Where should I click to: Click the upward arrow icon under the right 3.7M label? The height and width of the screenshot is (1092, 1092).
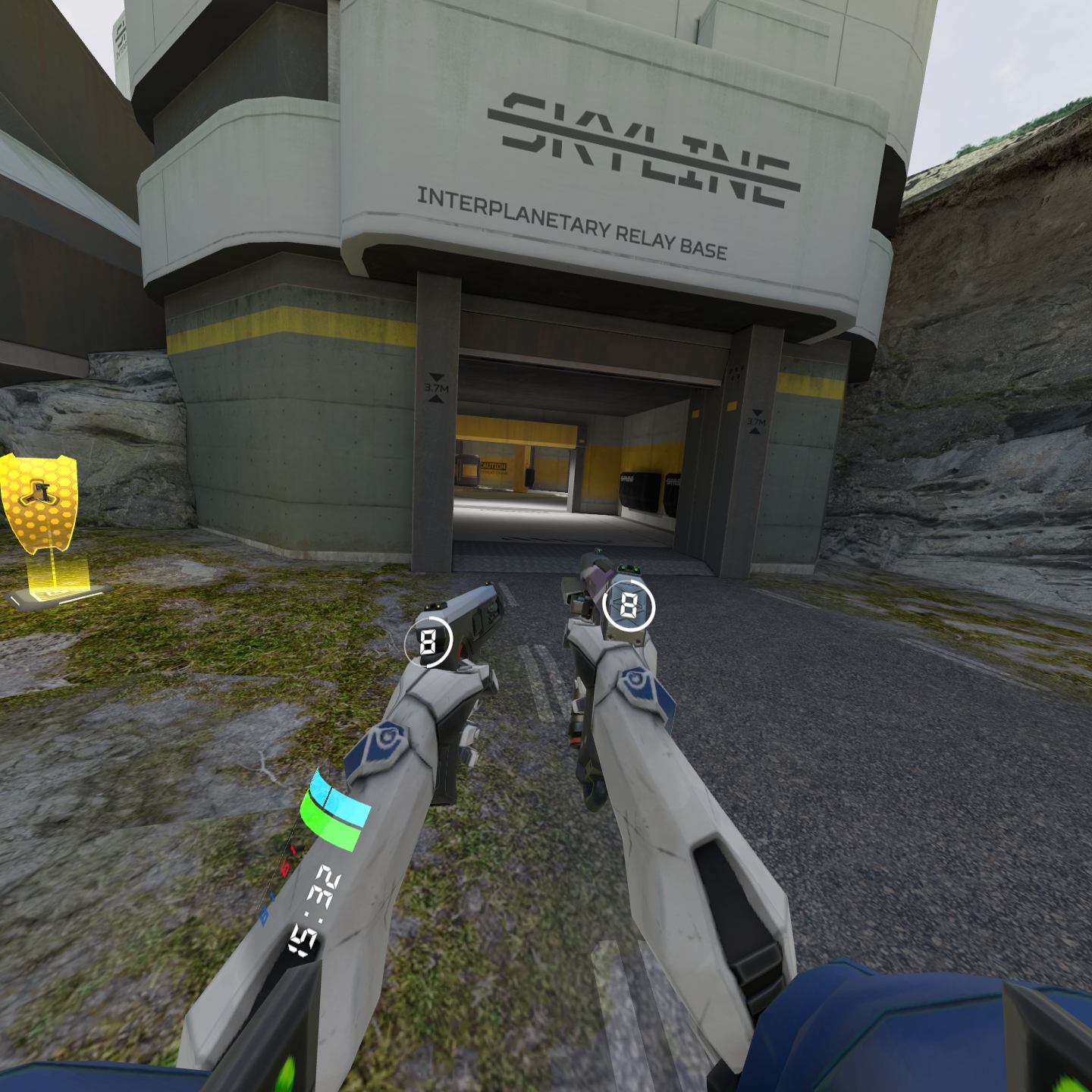[x=753, y=431]
